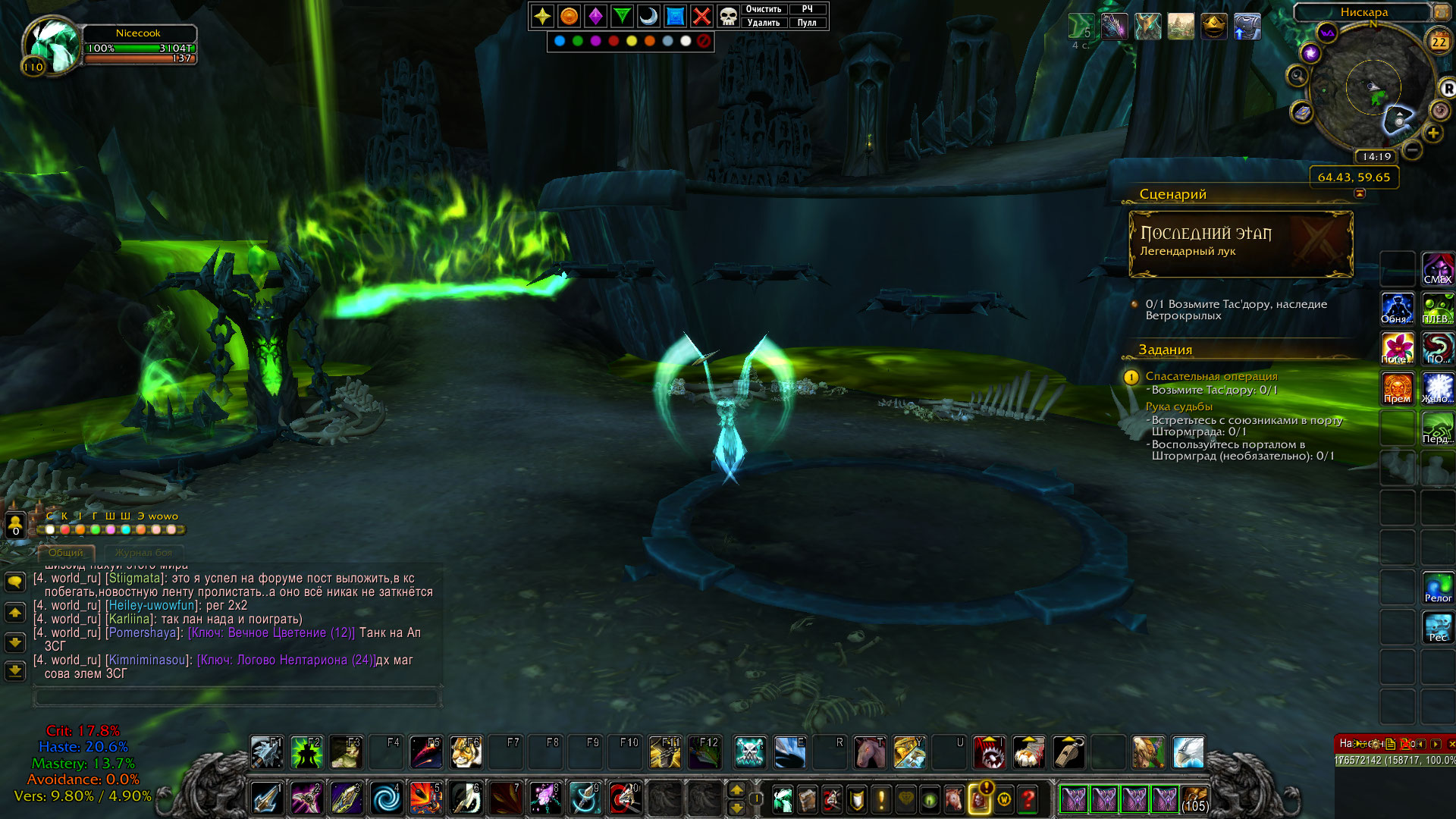Switch to the Общий chat tab

click(x=66, y=553)
